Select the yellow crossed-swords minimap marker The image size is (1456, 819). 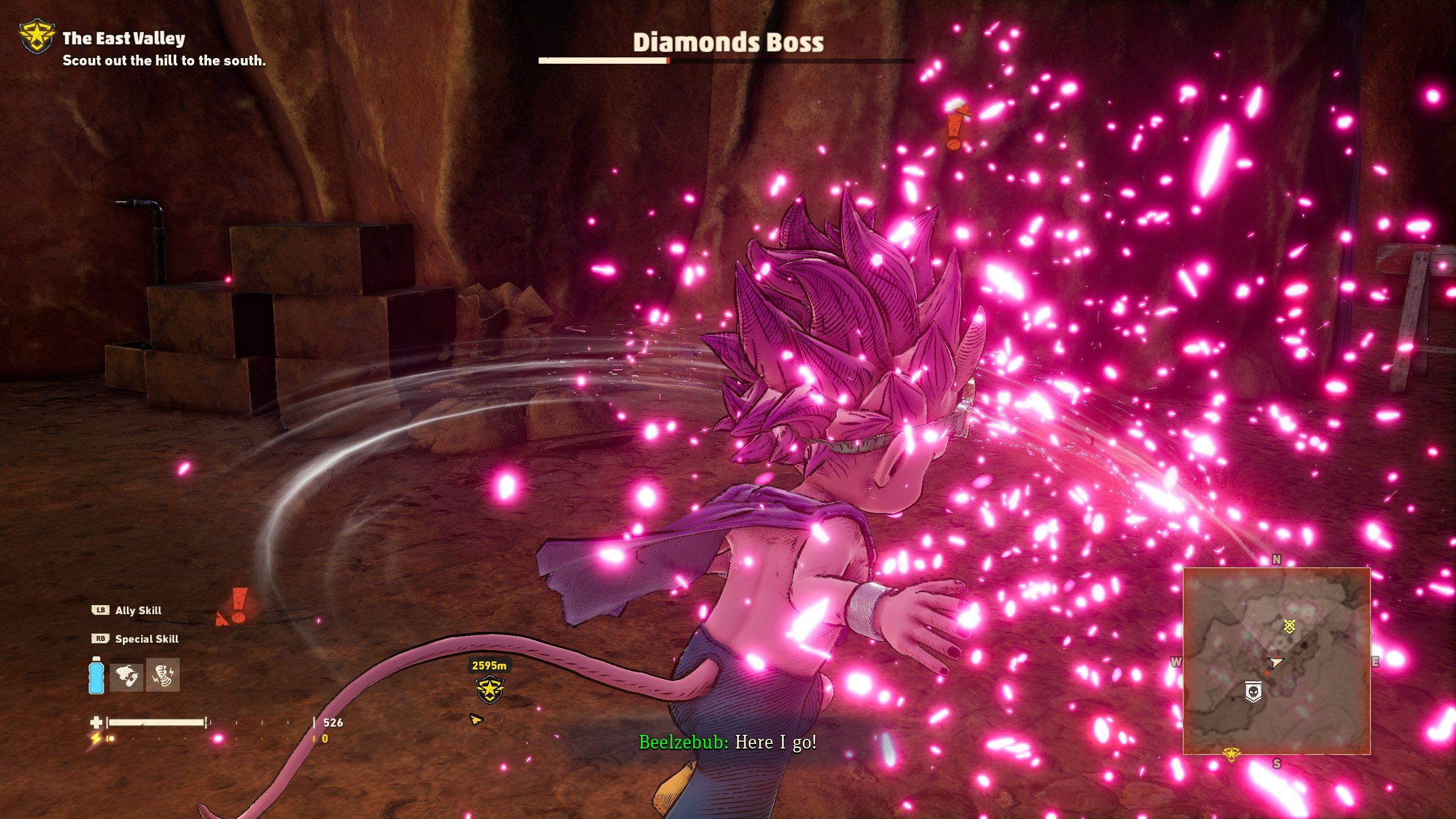1289,626
